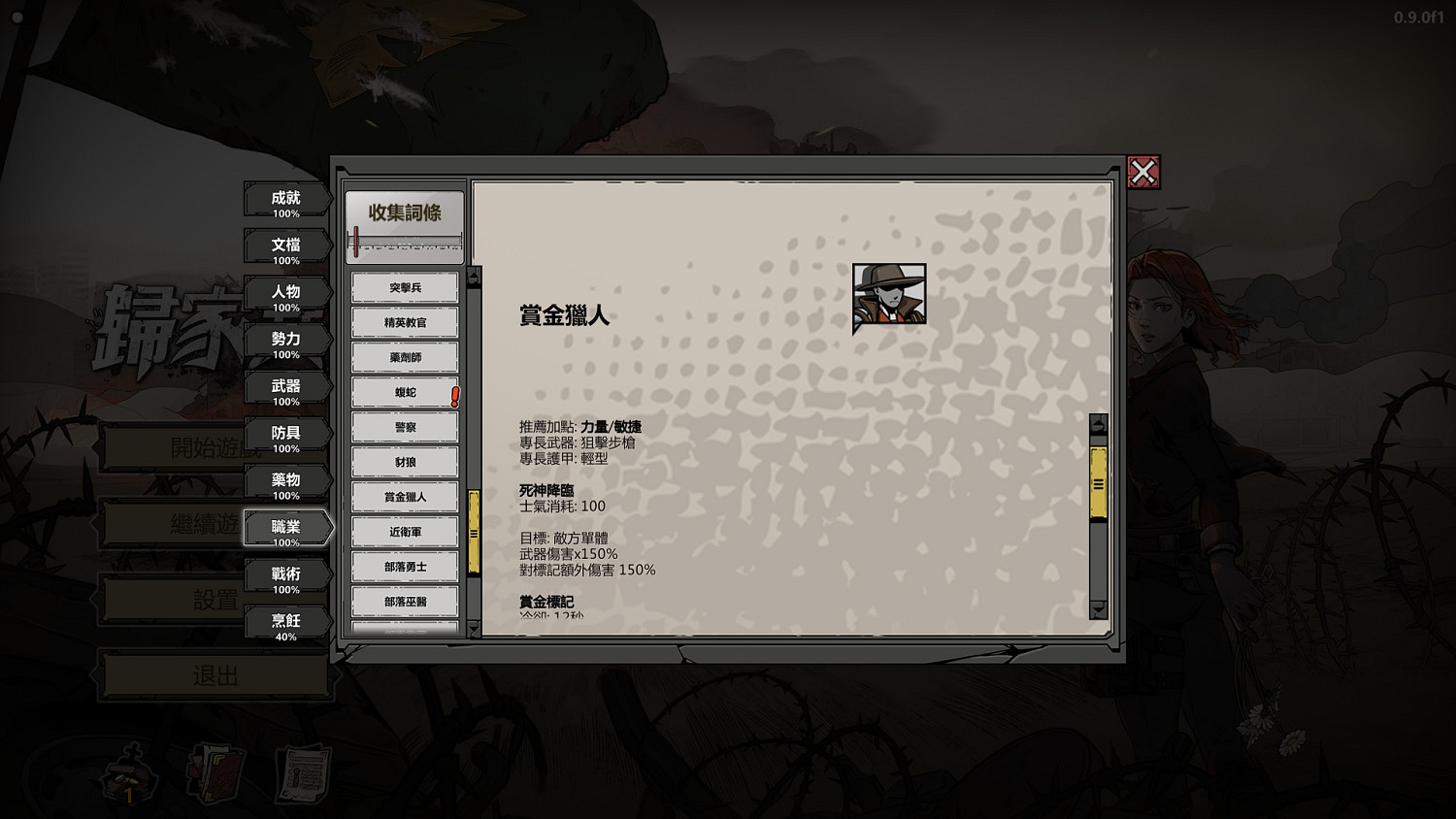Close the encyclopedia window
1456x819 pixels.
click(x=1143, y=170)
